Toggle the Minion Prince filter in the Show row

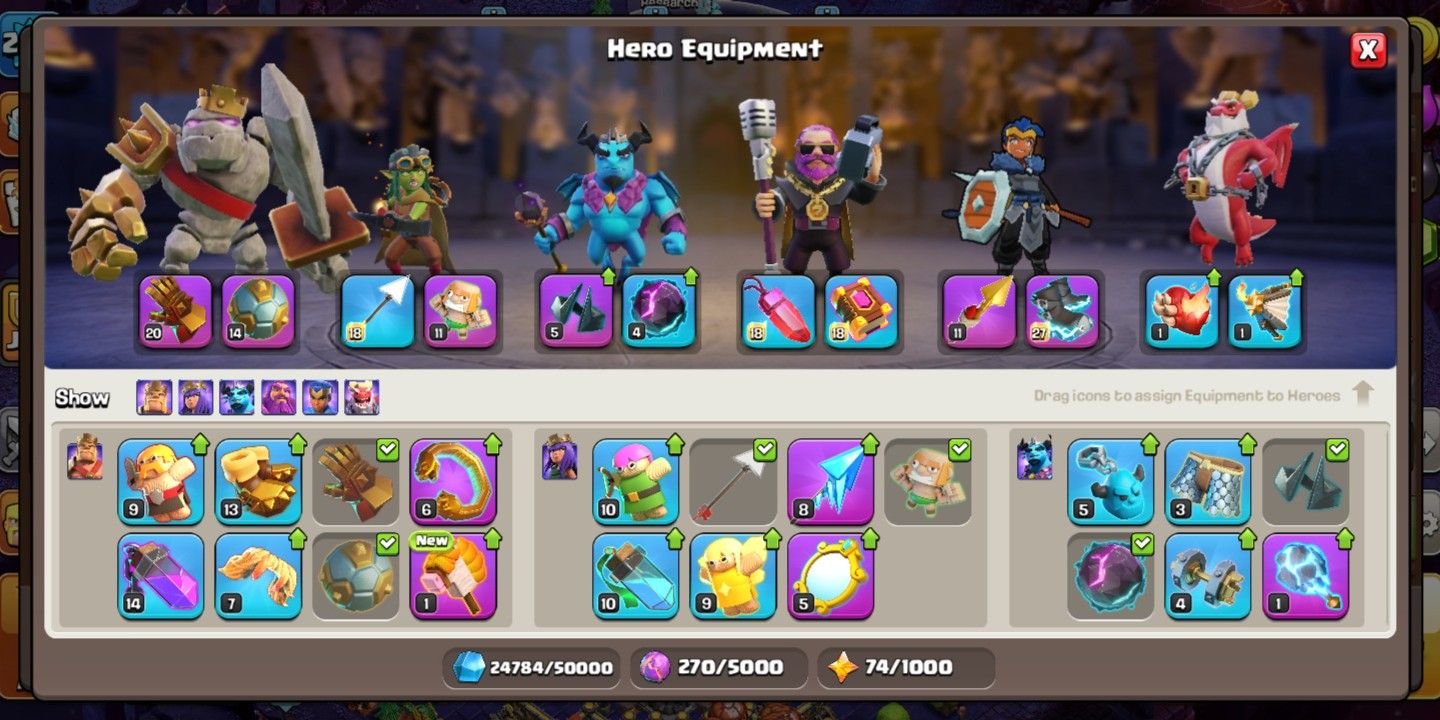click(x=236, y=397)
